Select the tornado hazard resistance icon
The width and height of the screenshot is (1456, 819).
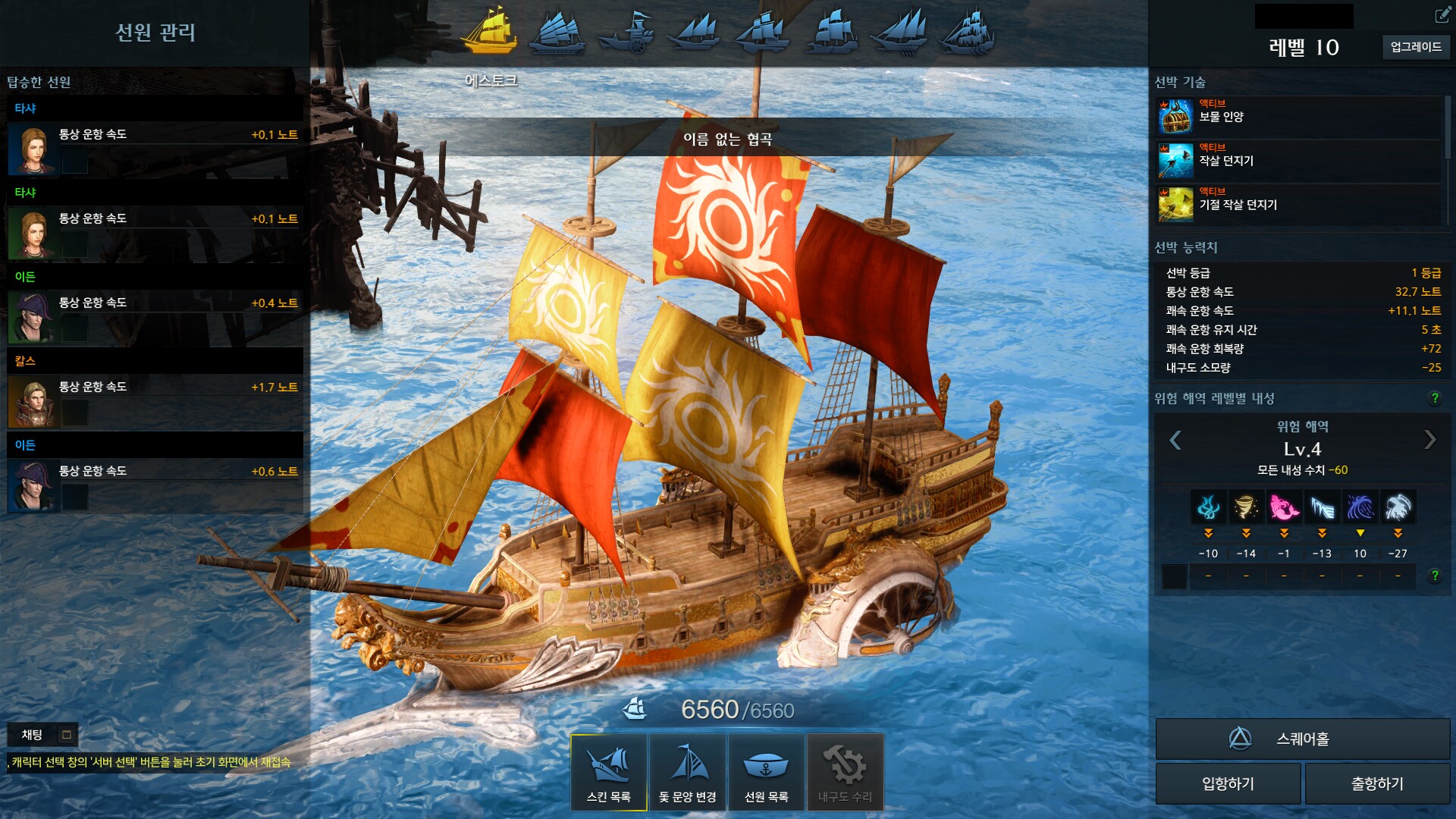point(1246,507)
